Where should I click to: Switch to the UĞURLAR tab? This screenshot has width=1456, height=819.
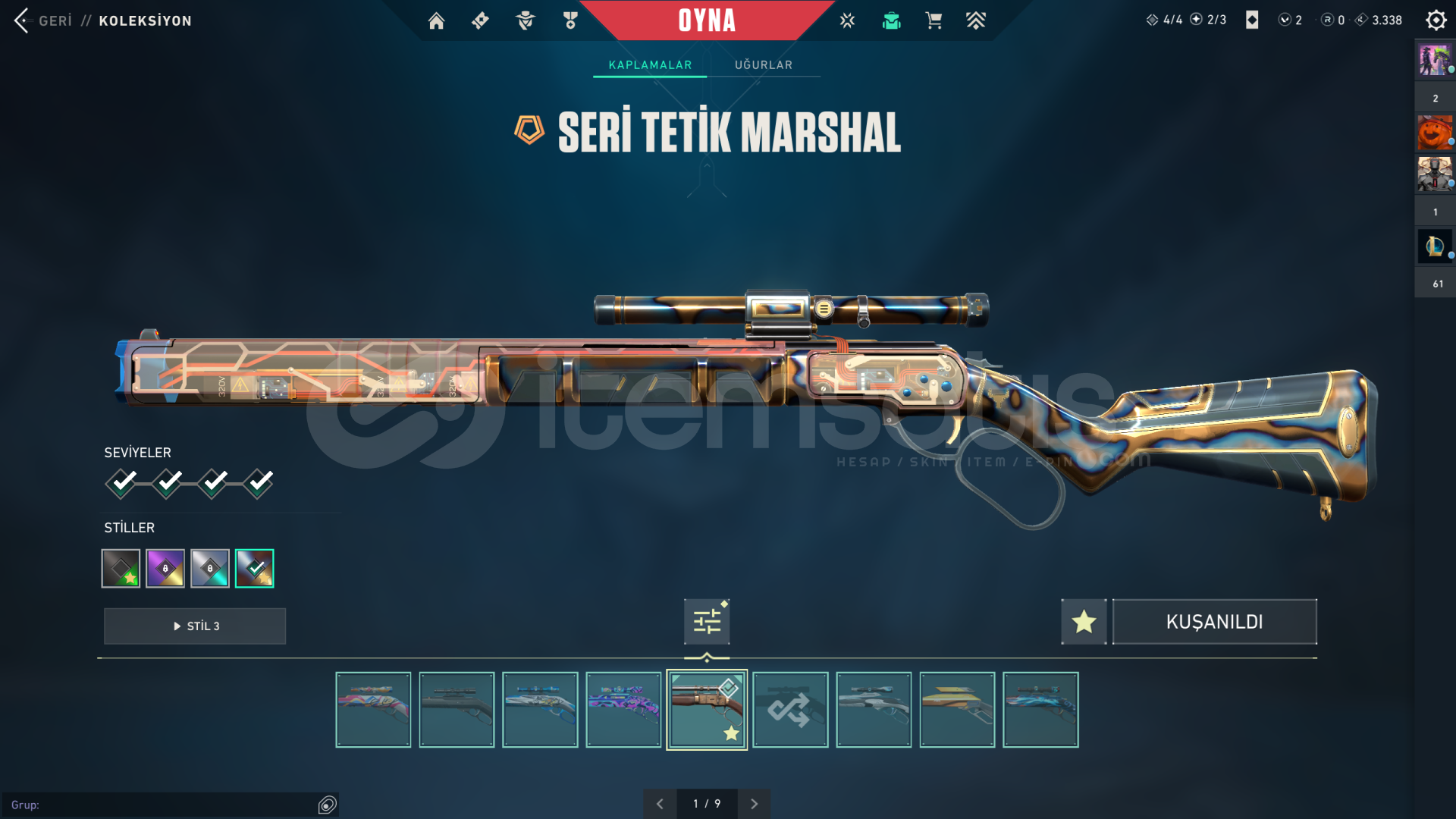[x=763, y=65]
